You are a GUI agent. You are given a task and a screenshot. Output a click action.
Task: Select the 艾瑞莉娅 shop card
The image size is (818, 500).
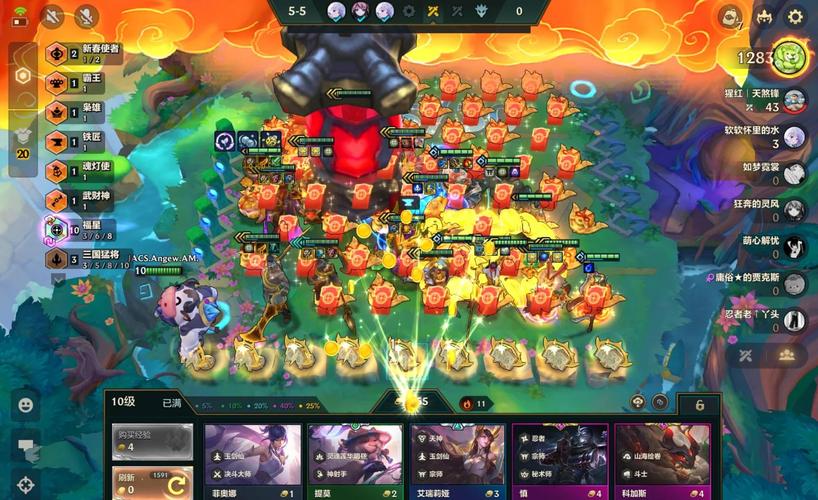pos(457,461)
